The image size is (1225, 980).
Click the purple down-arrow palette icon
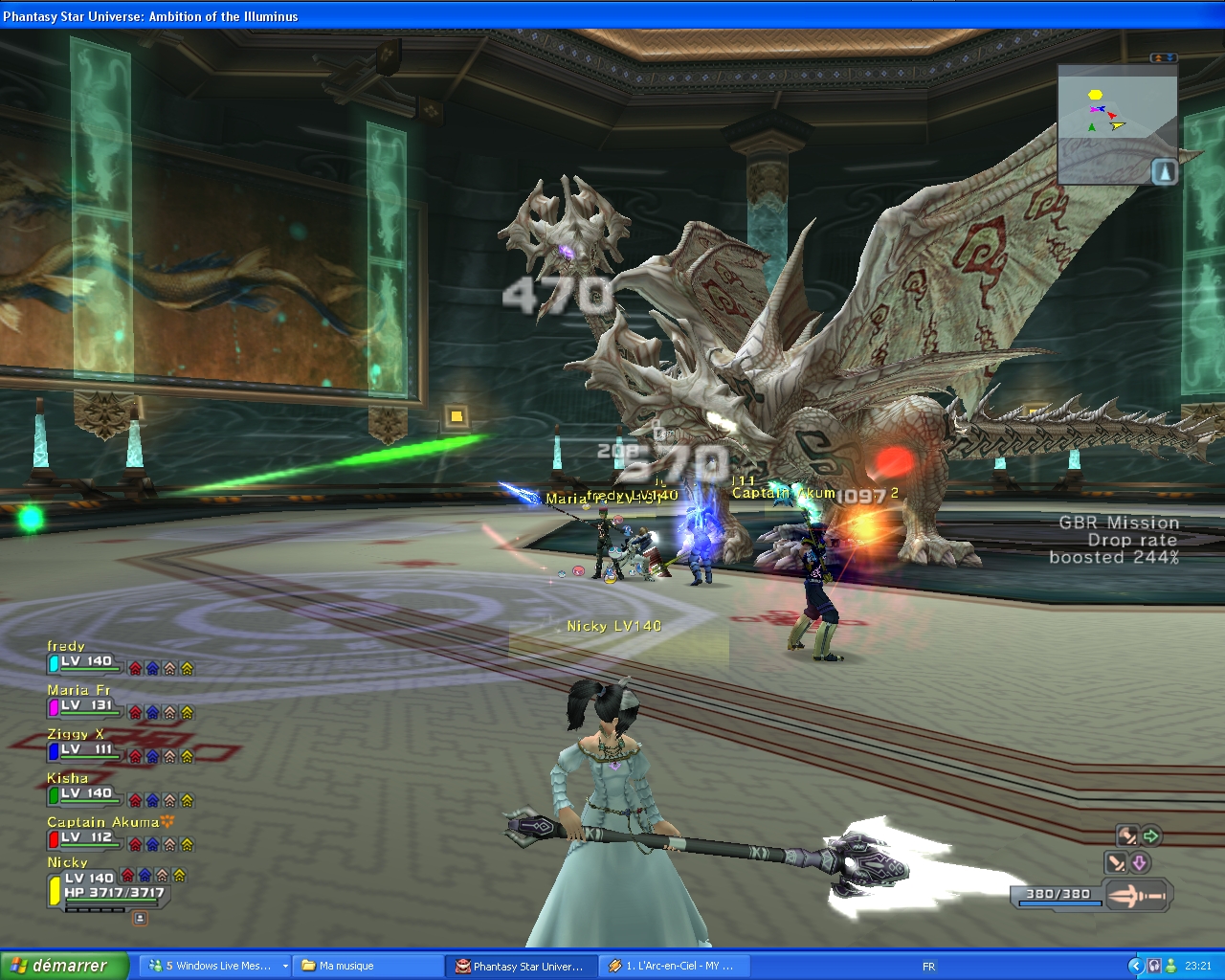(x=1139, y=863)
